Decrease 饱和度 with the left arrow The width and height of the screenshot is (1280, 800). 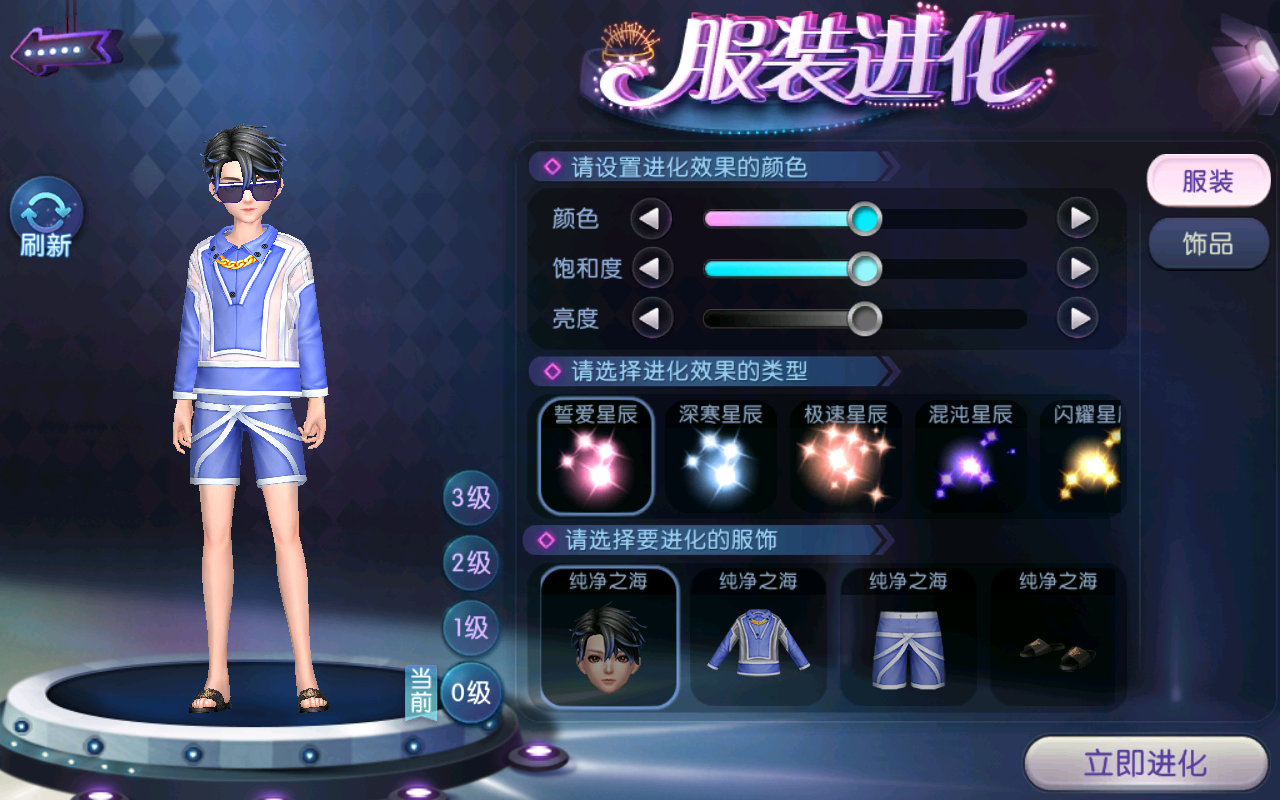(x=651, y=268)
